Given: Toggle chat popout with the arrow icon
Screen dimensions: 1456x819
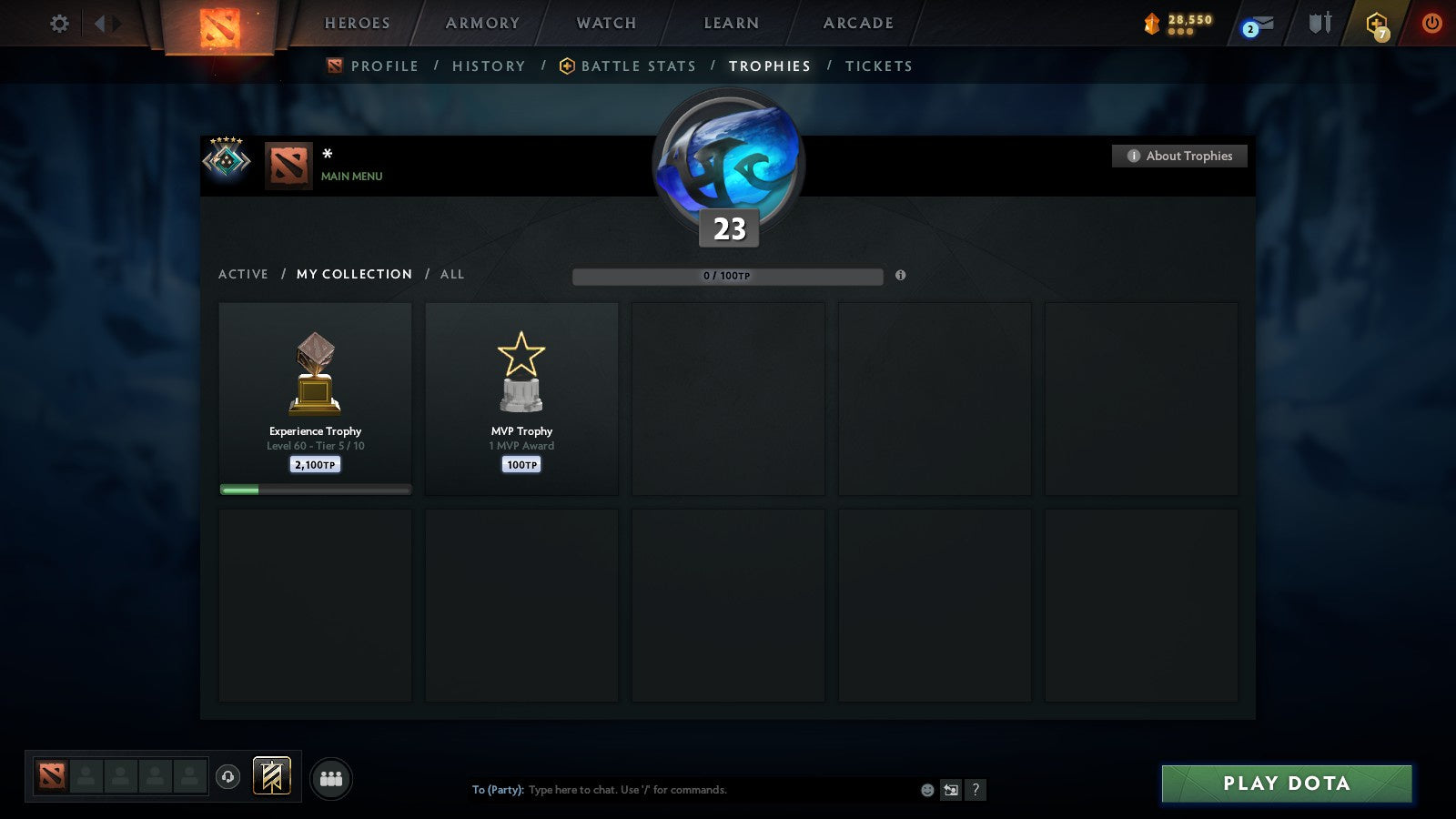Looking at the screenshot, I should point(950,790).
